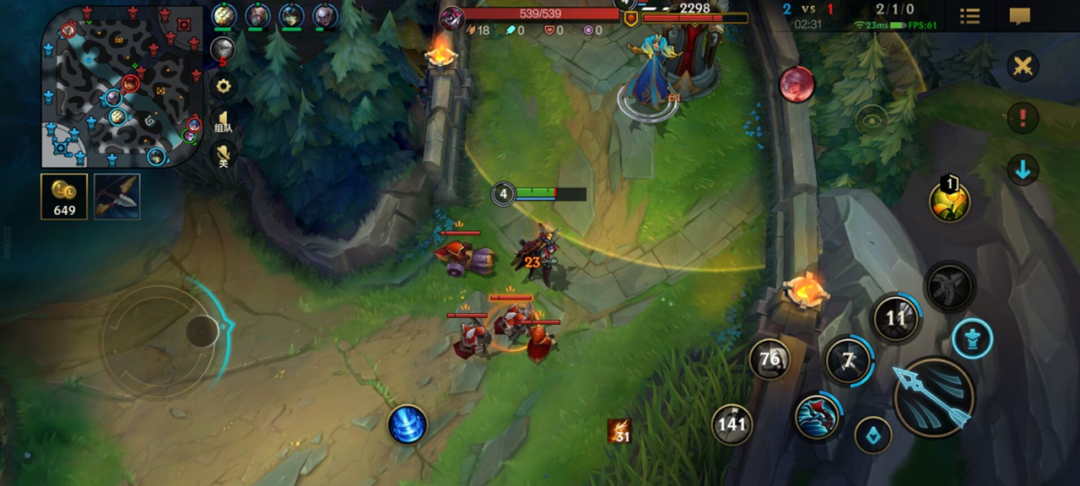Target turrets with the tower attack button
Screen dimensions: 1080x486
click(971, 339)
